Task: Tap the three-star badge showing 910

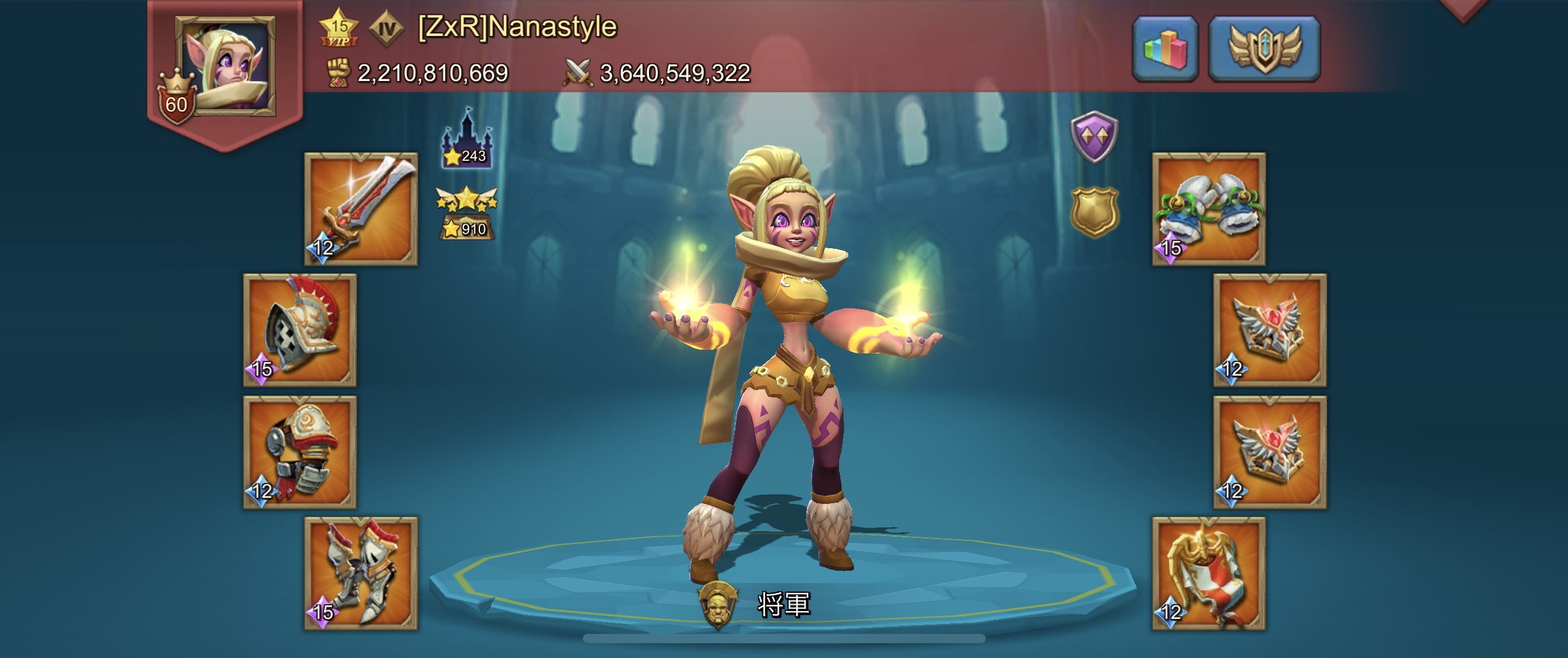Action: (467, 214)
